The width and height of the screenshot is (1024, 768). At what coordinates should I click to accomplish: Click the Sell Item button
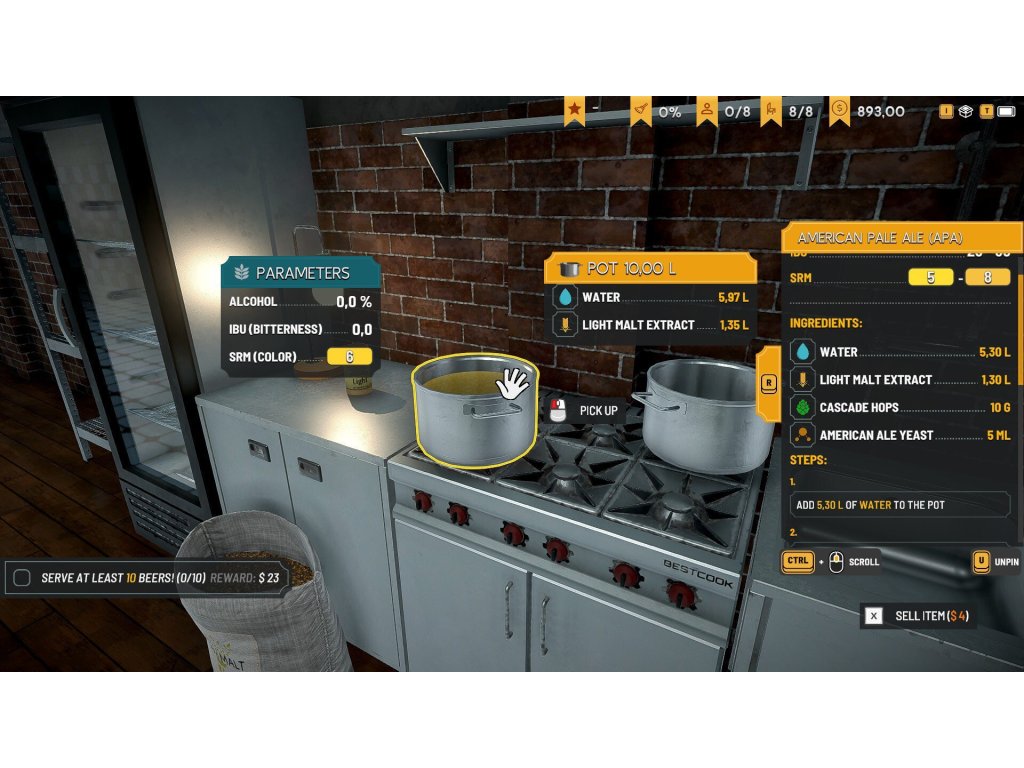918,616
